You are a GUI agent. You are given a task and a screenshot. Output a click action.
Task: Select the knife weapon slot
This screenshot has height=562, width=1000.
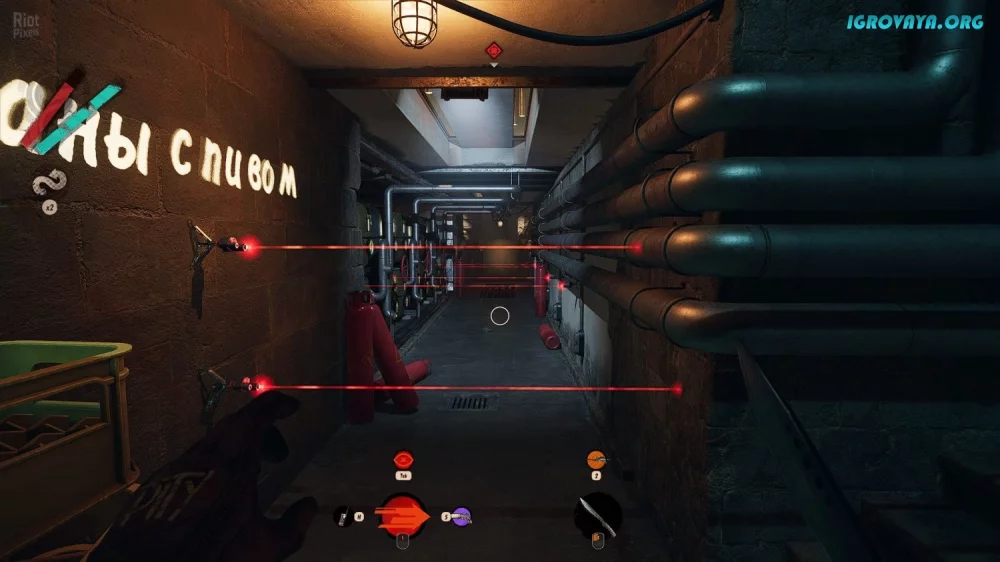tap(598, 515)
